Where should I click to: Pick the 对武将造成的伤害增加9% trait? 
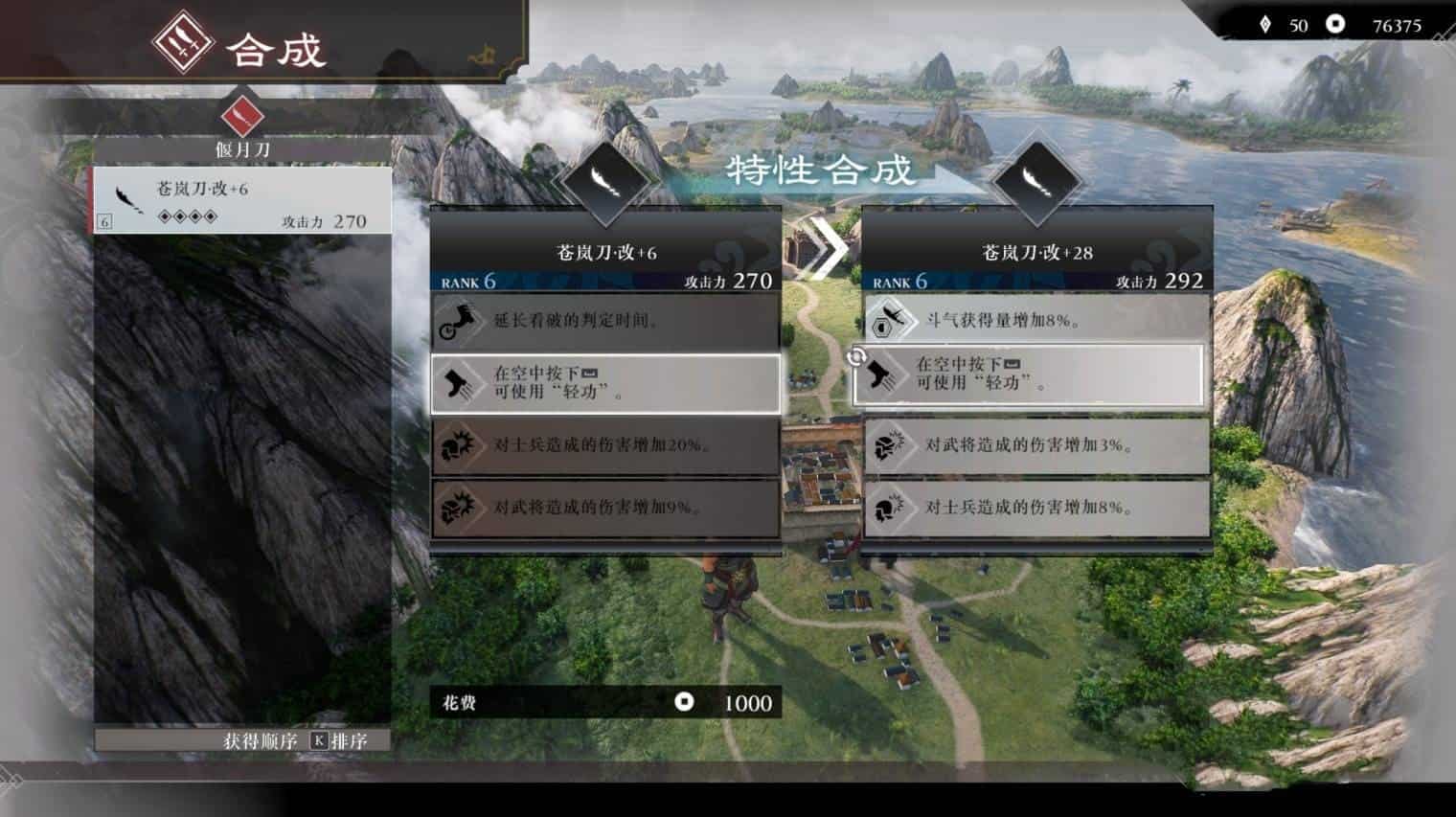(x=605, y=508)
